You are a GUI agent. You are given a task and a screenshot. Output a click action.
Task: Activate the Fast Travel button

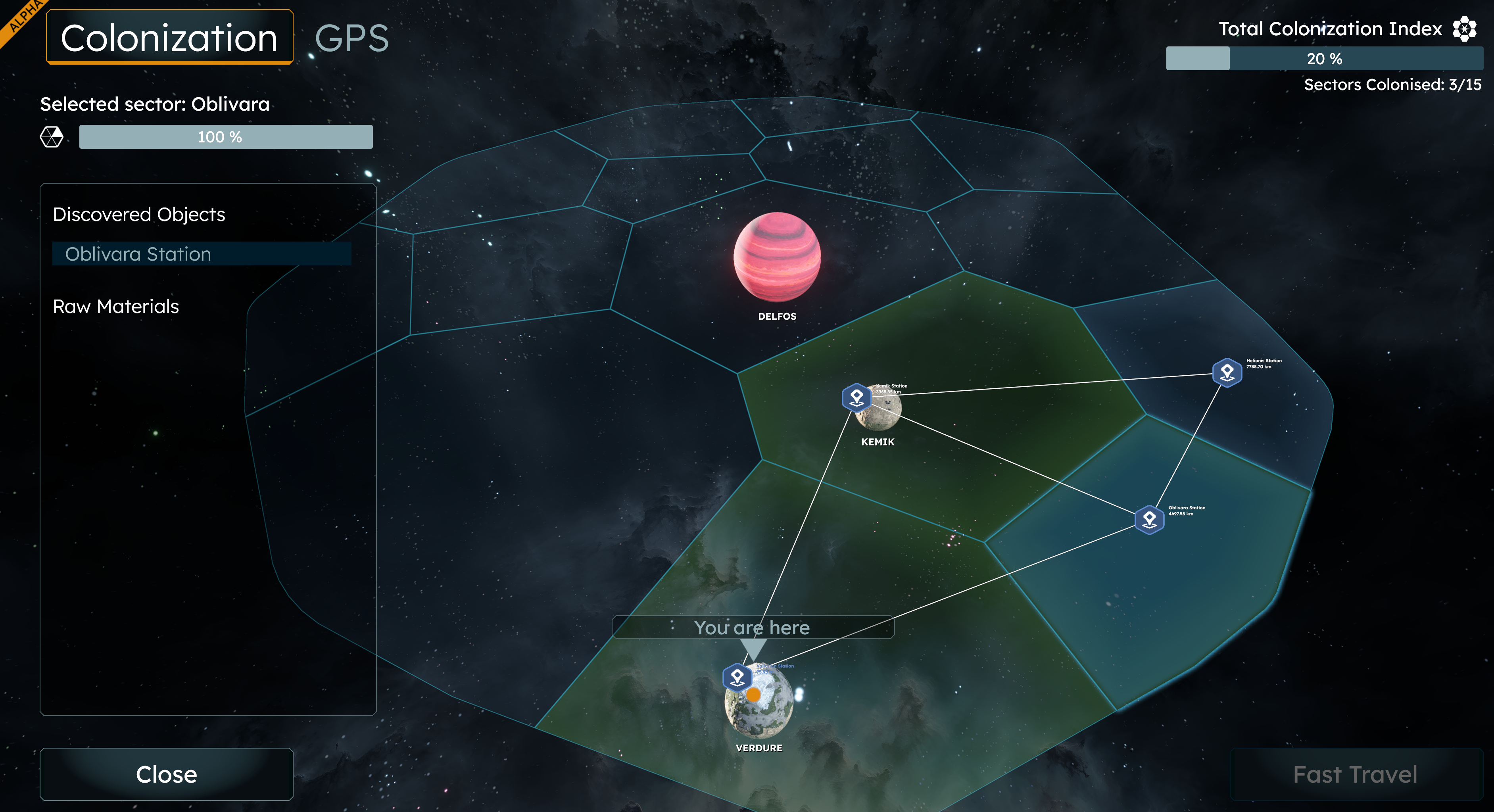coord(1356,774)
